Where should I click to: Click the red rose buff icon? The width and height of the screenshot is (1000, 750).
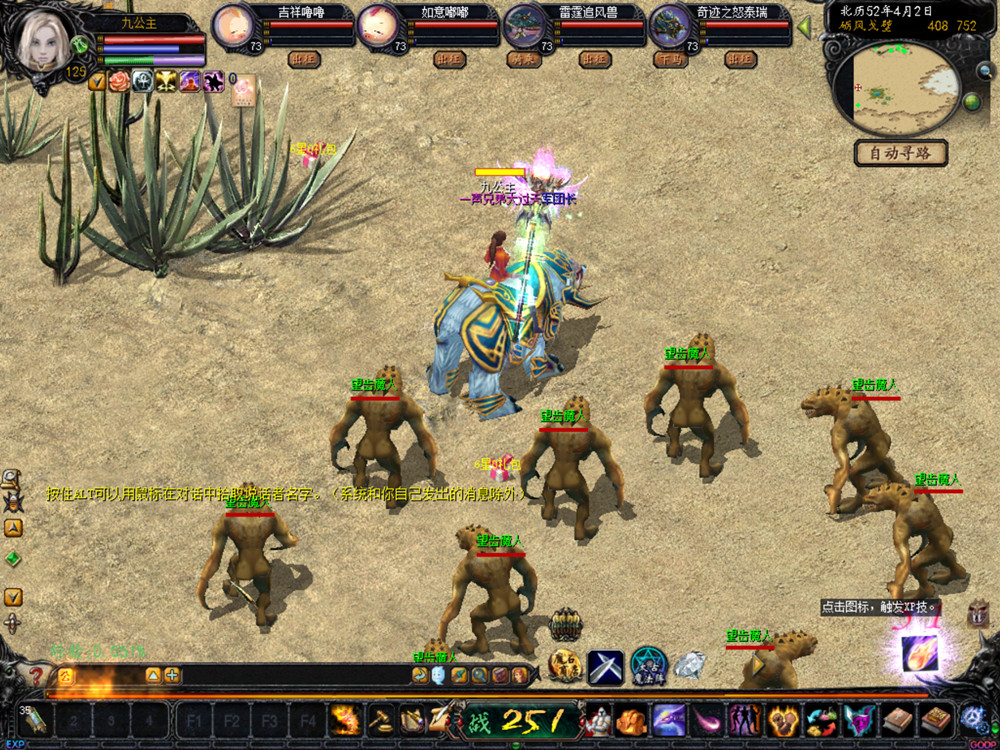(x=120, y=82)
